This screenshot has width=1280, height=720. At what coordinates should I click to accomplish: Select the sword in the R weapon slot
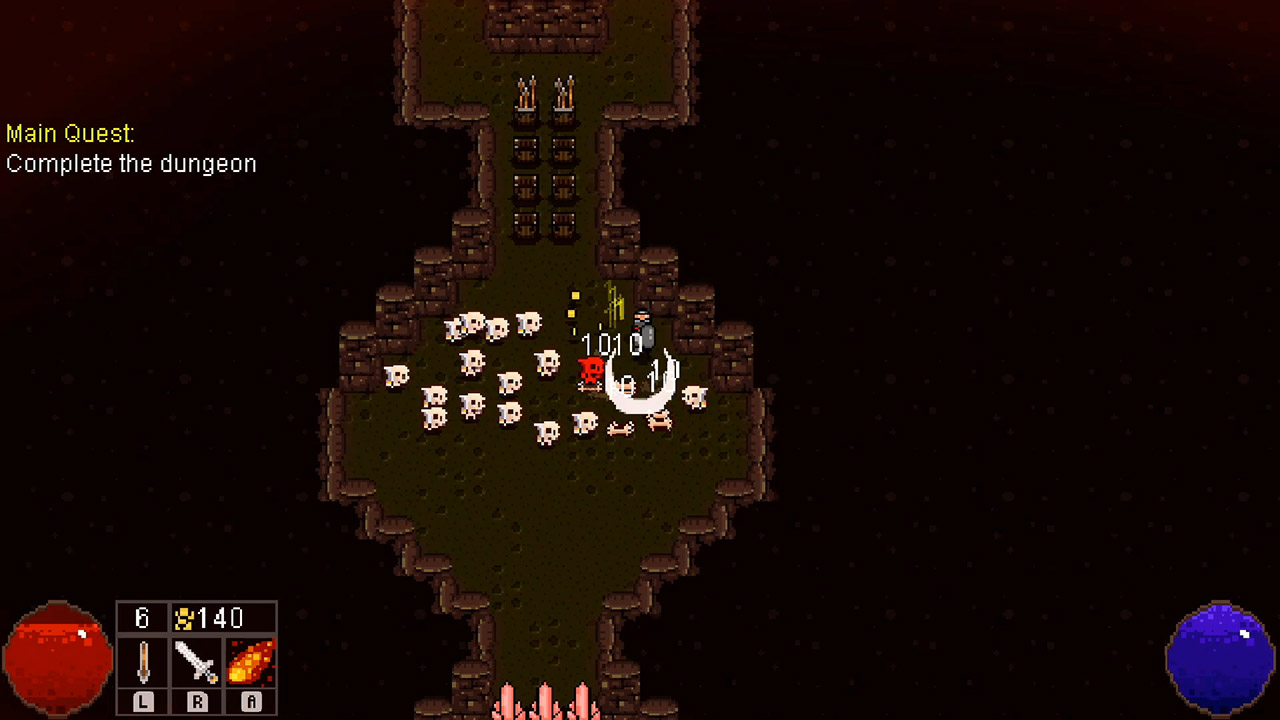point(196,662)
